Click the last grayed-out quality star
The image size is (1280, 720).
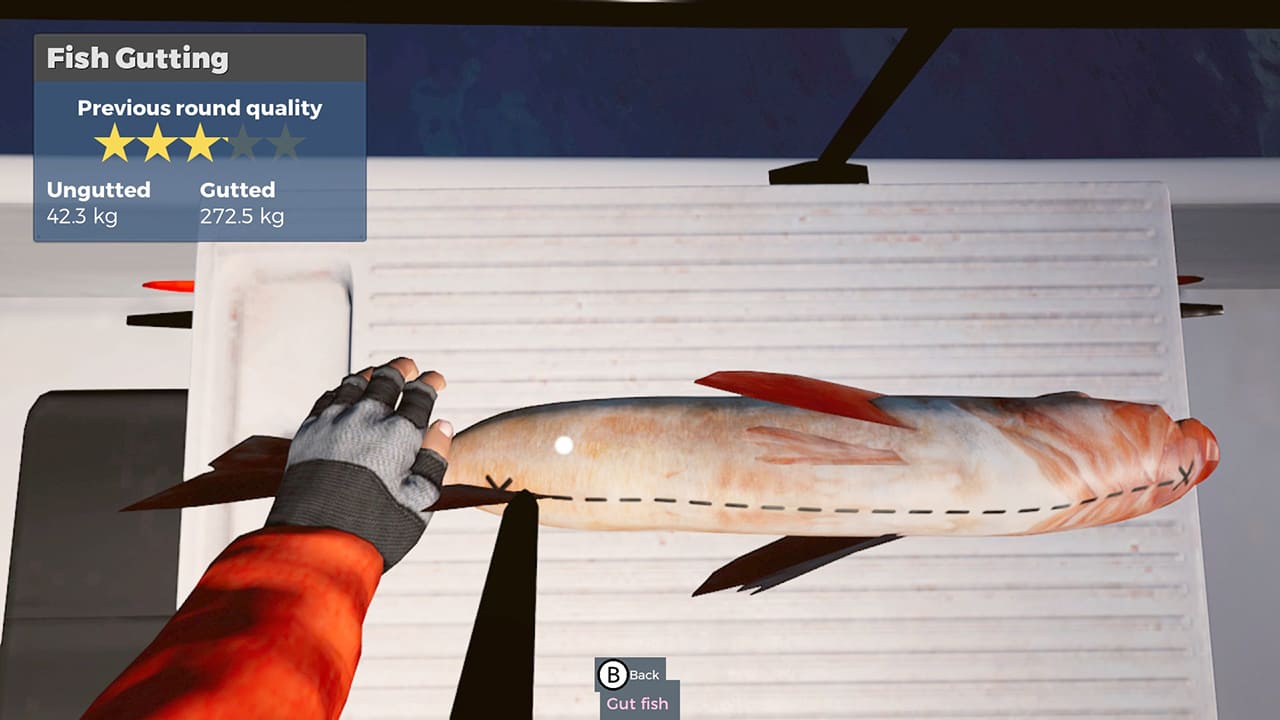tap(286, 142)
